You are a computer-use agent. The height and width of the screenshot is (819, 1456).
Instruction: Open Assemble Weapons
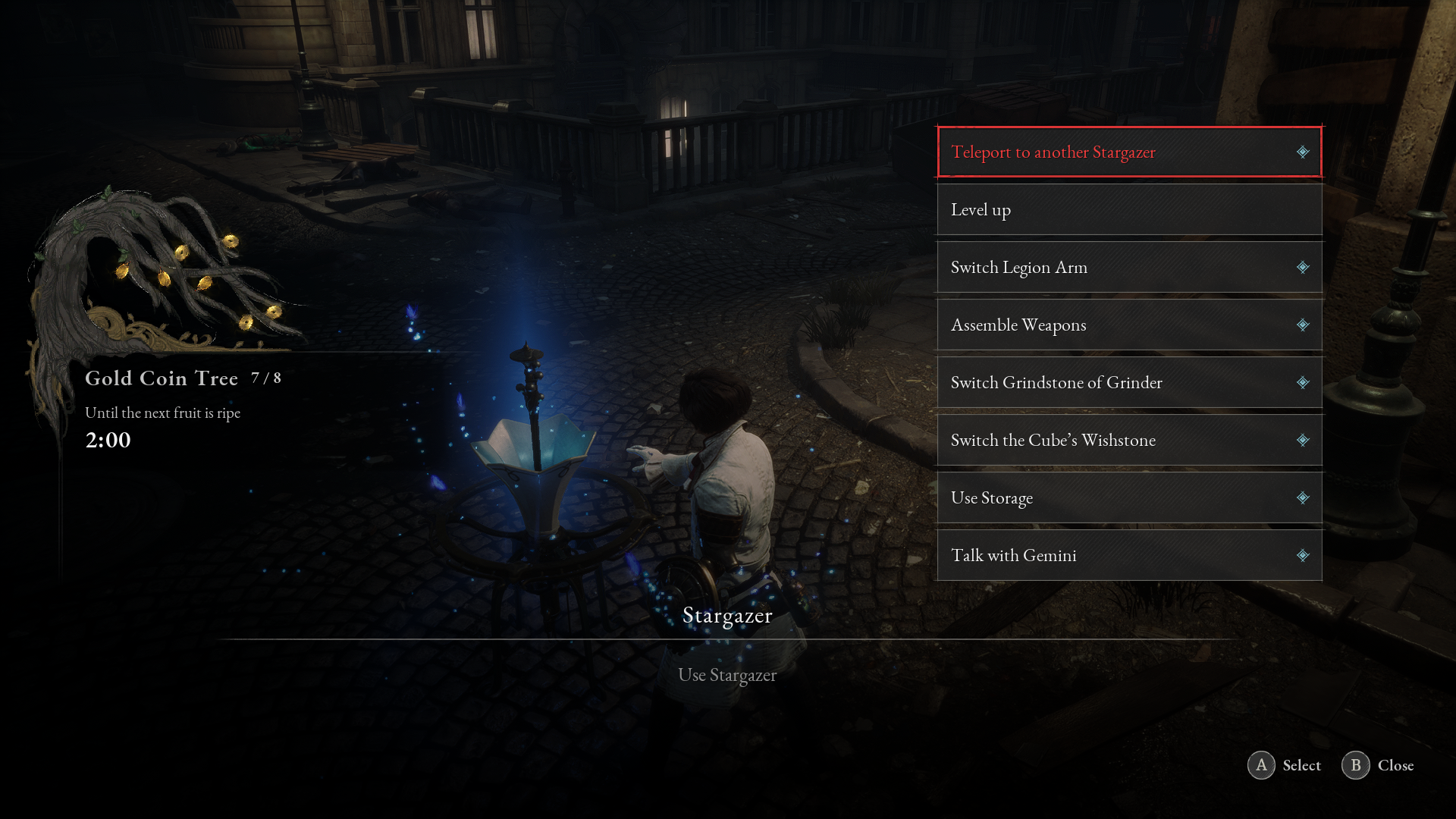1128,325
